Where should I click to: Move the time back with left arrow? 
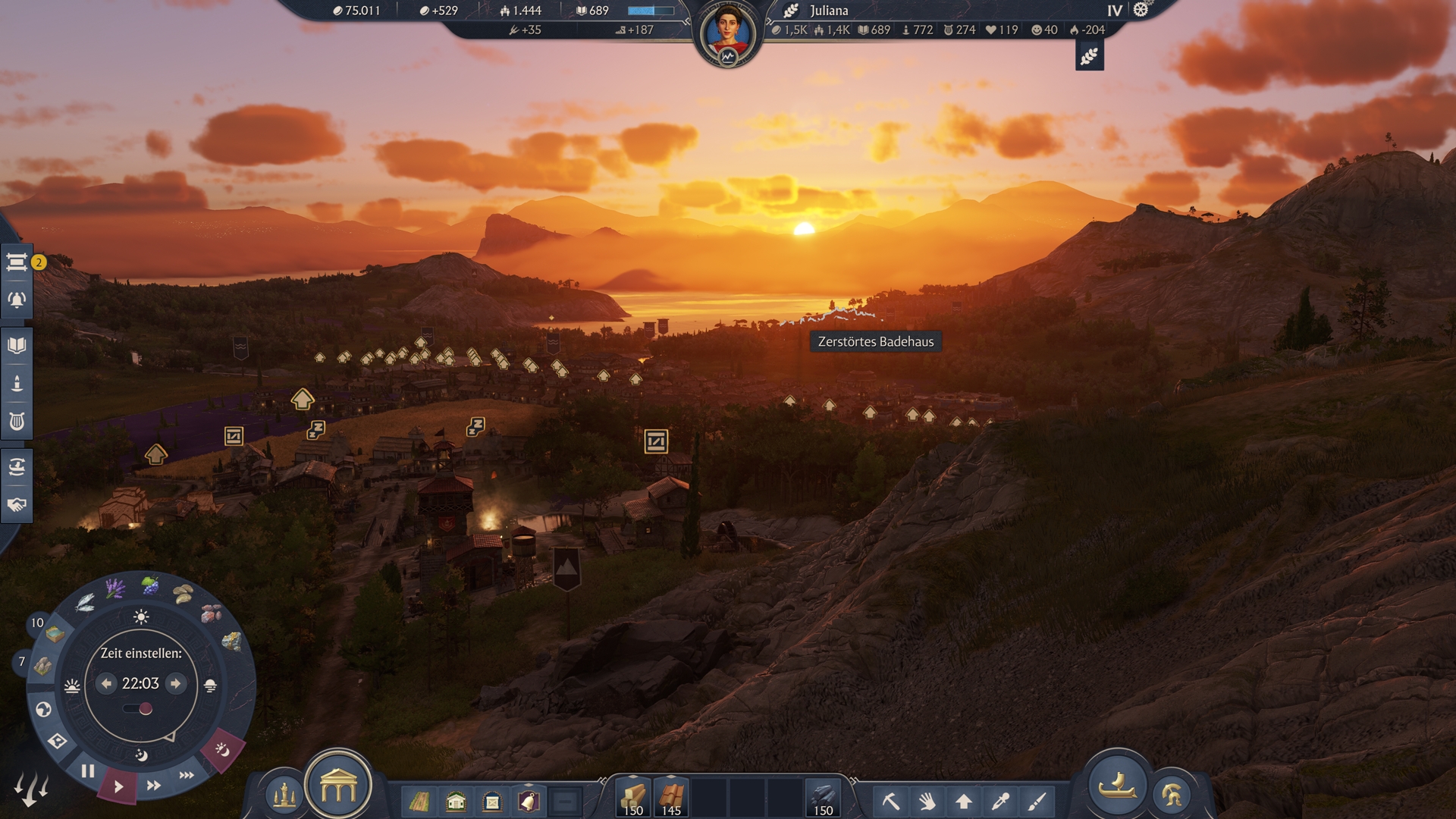(106, 683)
